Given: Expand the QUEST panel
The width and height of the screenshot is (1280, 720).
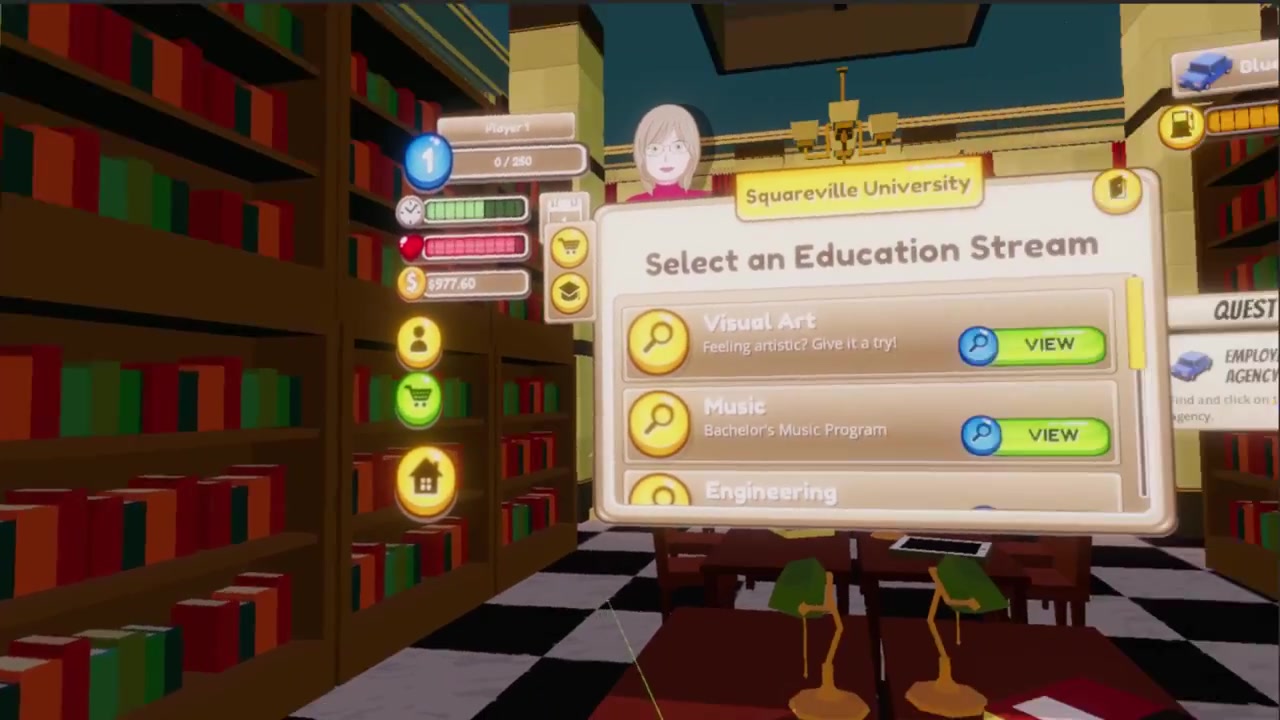Looking at the screenshot, I should click(x=1243, y=309).
